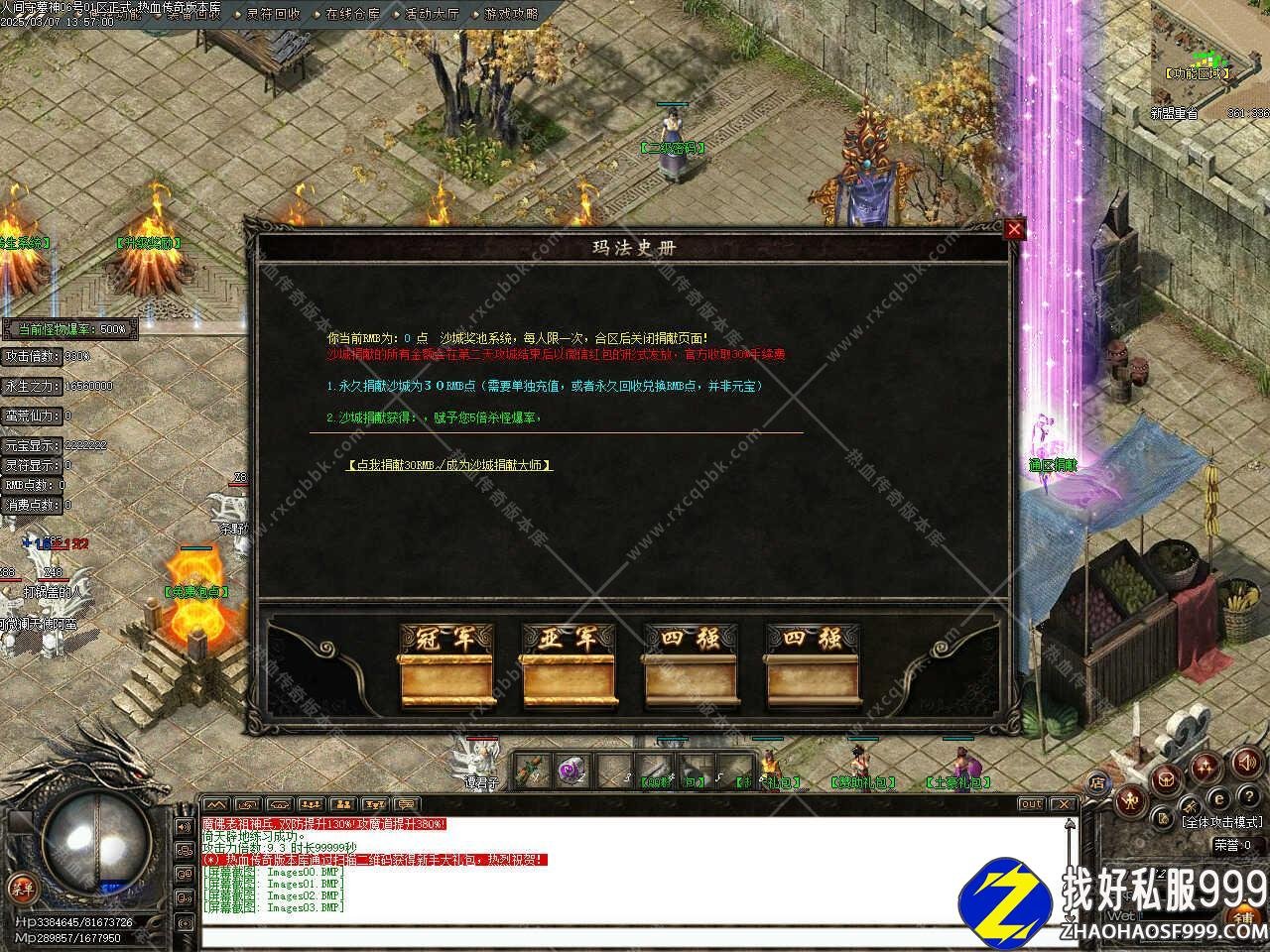Toggle sound with the speaker icon
Screen dimensions: 1270x952
[x=1245, y=762]
